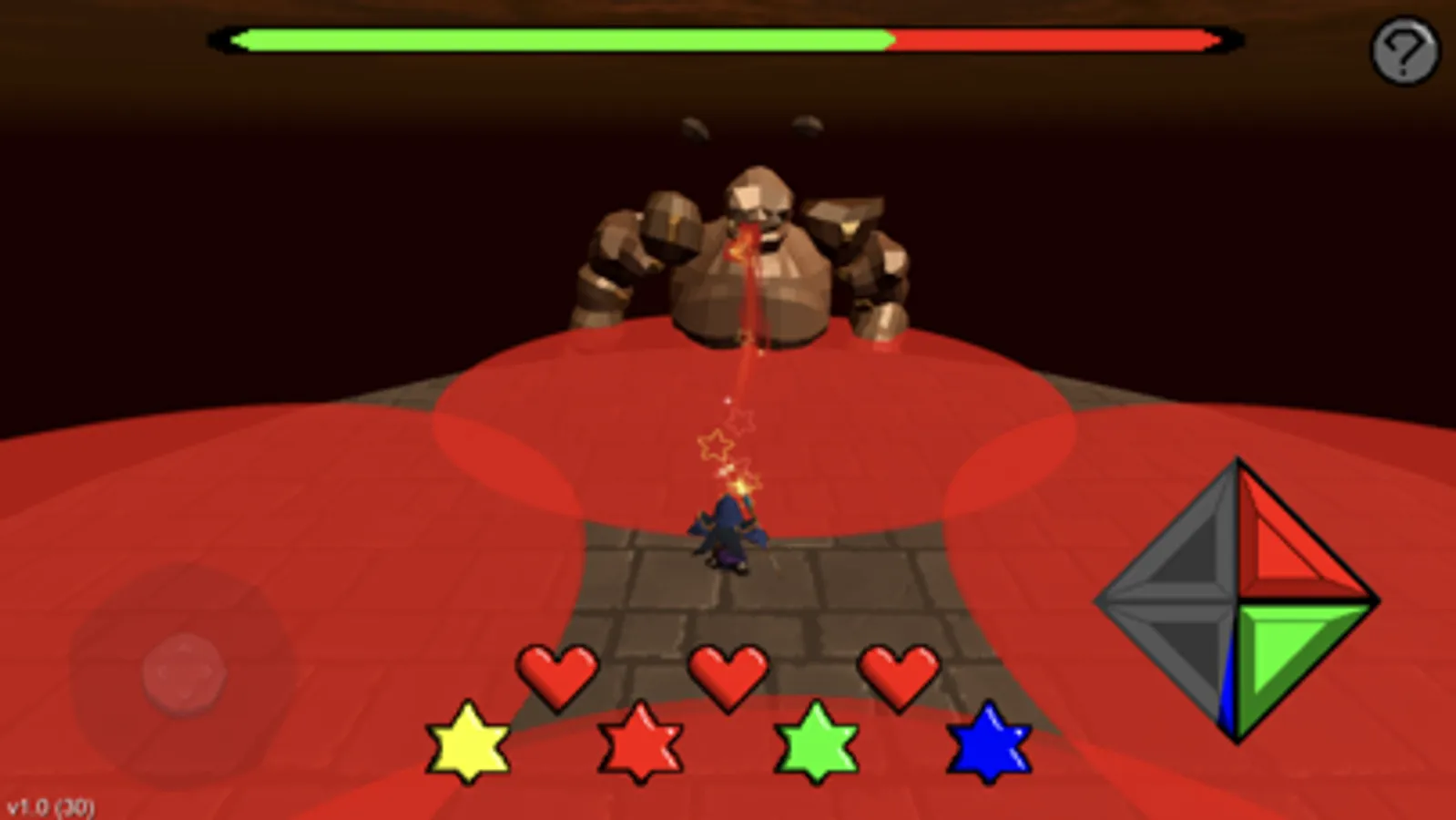Screen dimensions: 1456x820
Task: Select the player character on the bridge
Action: [728, 533]
